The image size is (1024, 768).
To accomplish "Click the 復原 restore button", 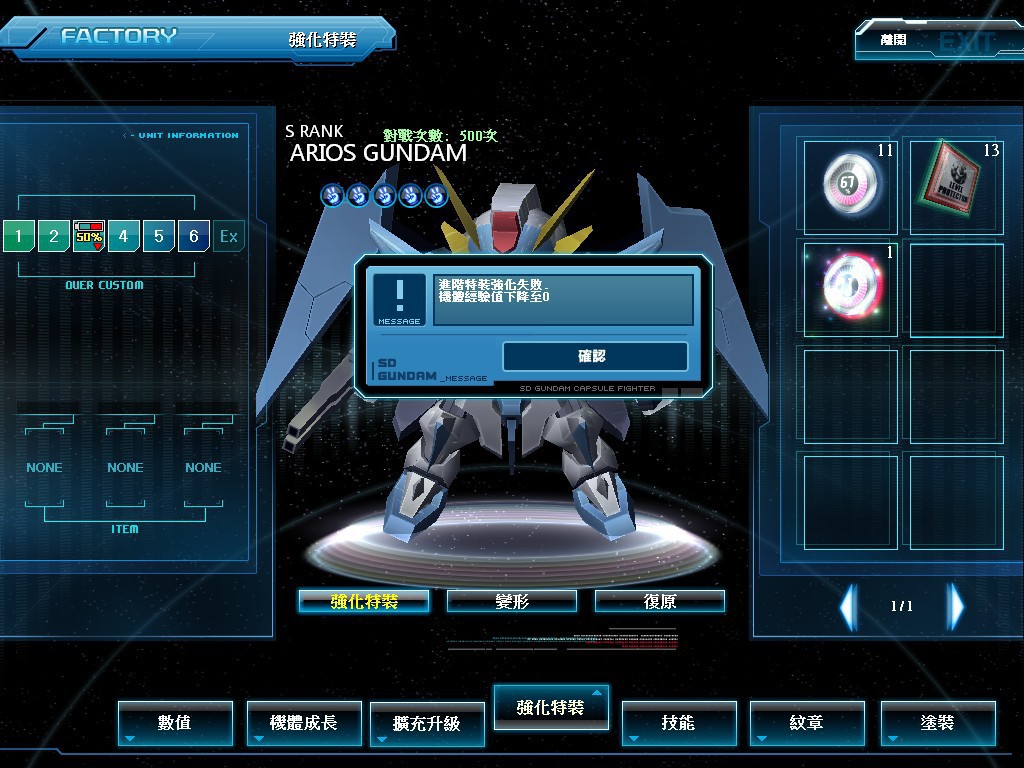I will pyautogui.click(x=659, y=601).
